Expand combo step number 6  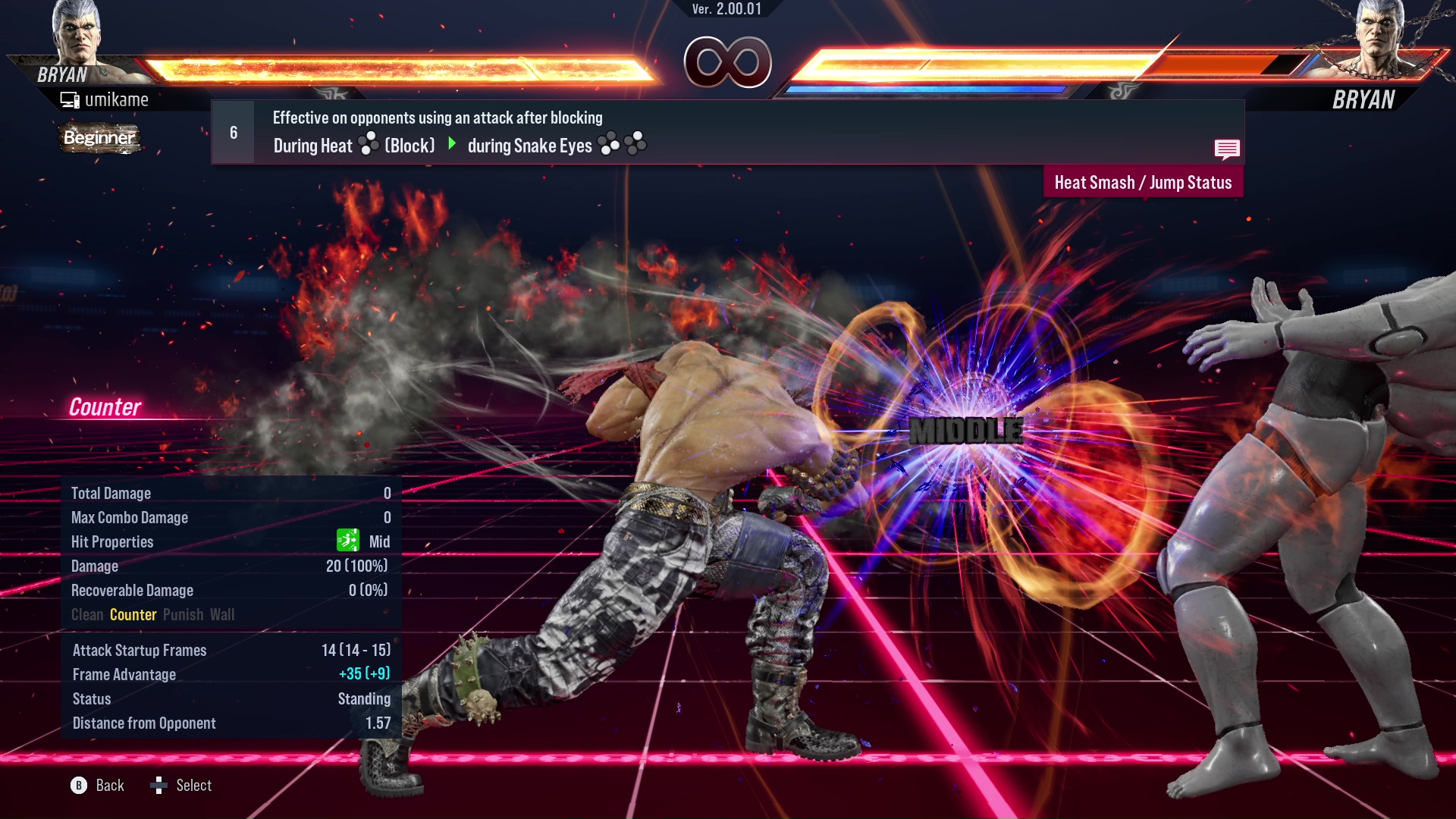(233, 131)
